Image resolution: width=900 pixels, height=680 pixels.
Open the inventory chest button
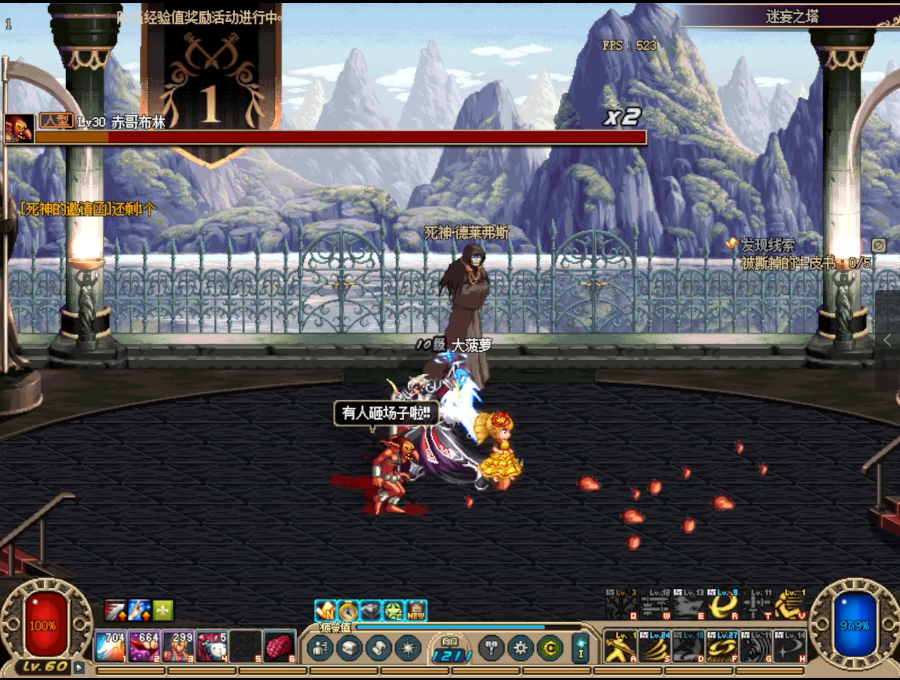349,648
